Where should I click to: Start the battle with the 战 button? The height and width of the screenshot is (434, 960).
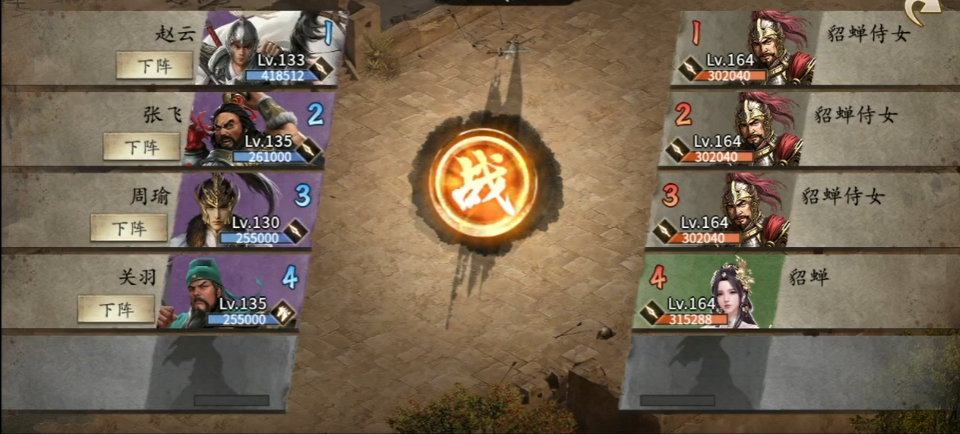[482, 183]
